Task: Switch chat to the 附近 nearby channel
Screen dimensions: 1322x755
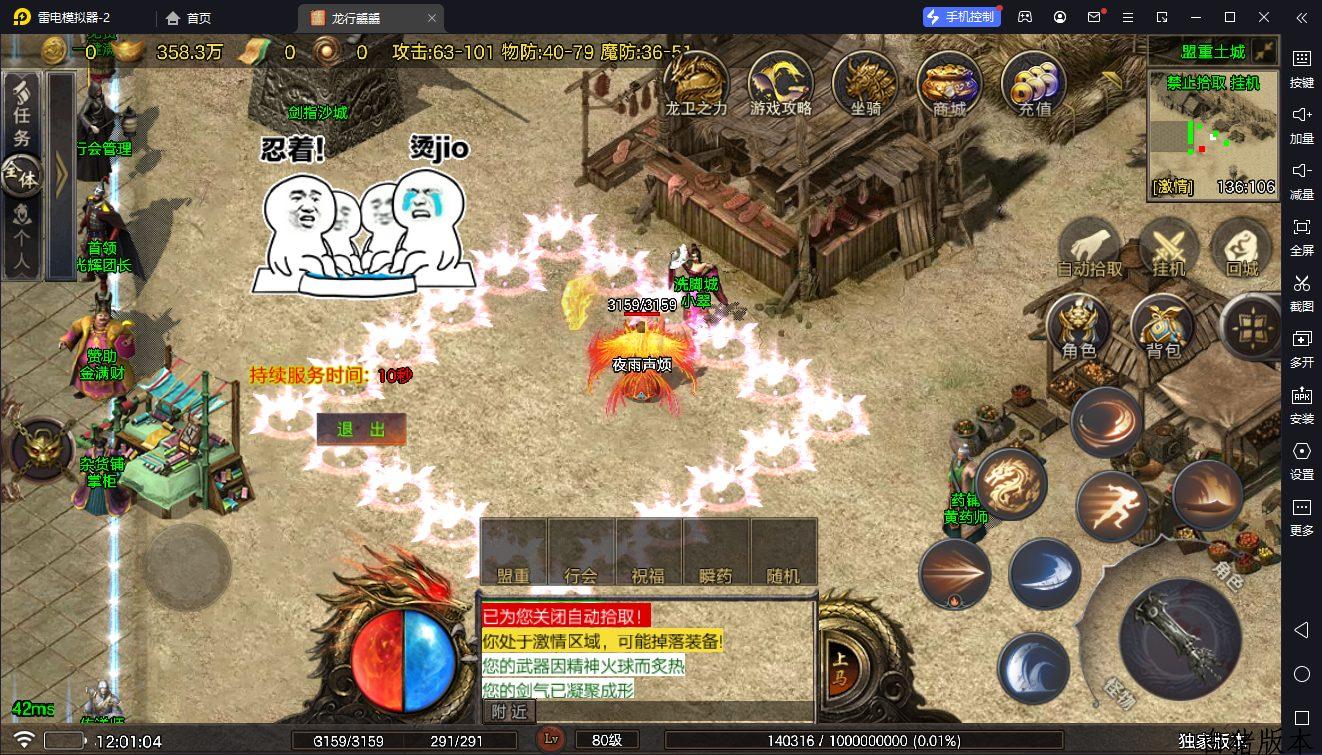Action: tap(509, 711)
